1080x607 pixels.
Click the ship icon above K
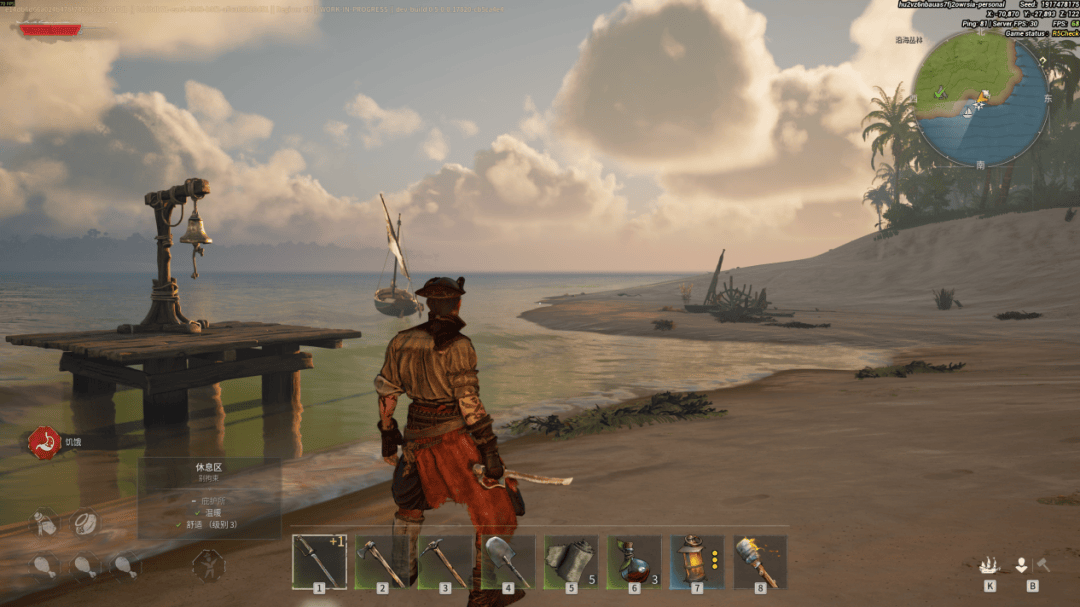(989, 565)
